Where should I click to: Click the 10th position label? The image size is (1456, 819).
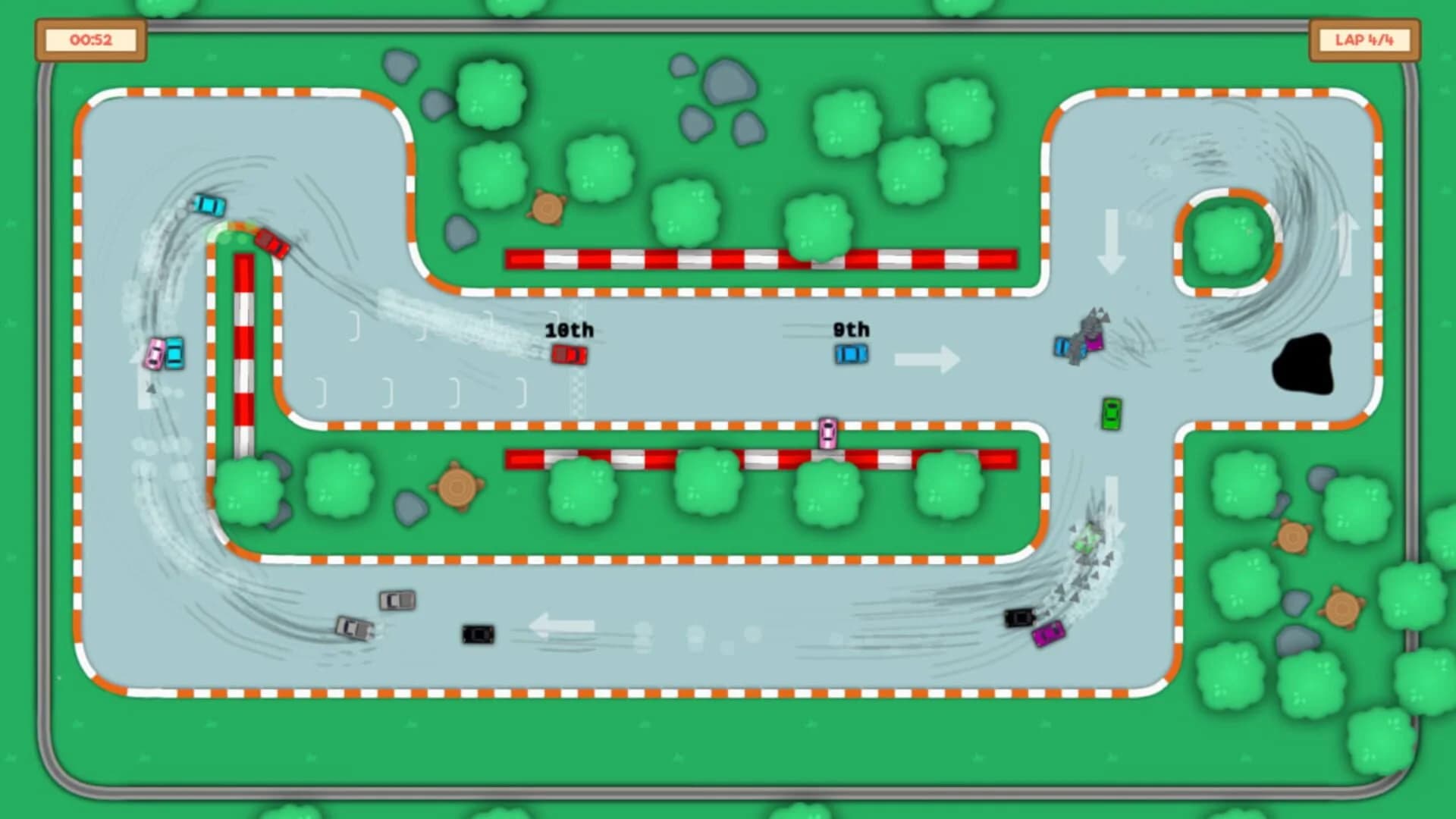click(x=570, y=329)
